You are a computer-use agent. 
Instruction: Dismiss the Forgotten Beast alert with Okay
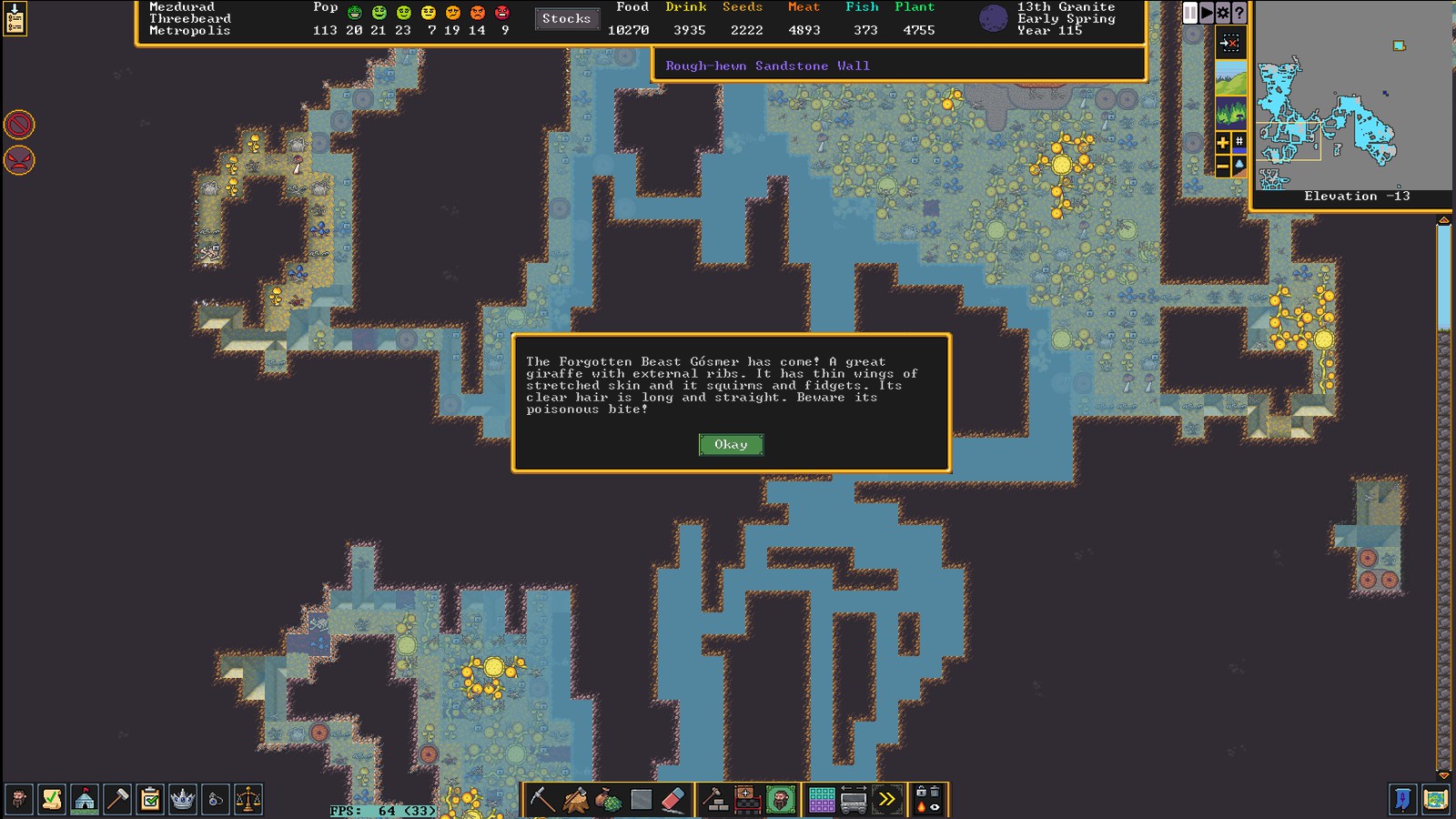731,444
